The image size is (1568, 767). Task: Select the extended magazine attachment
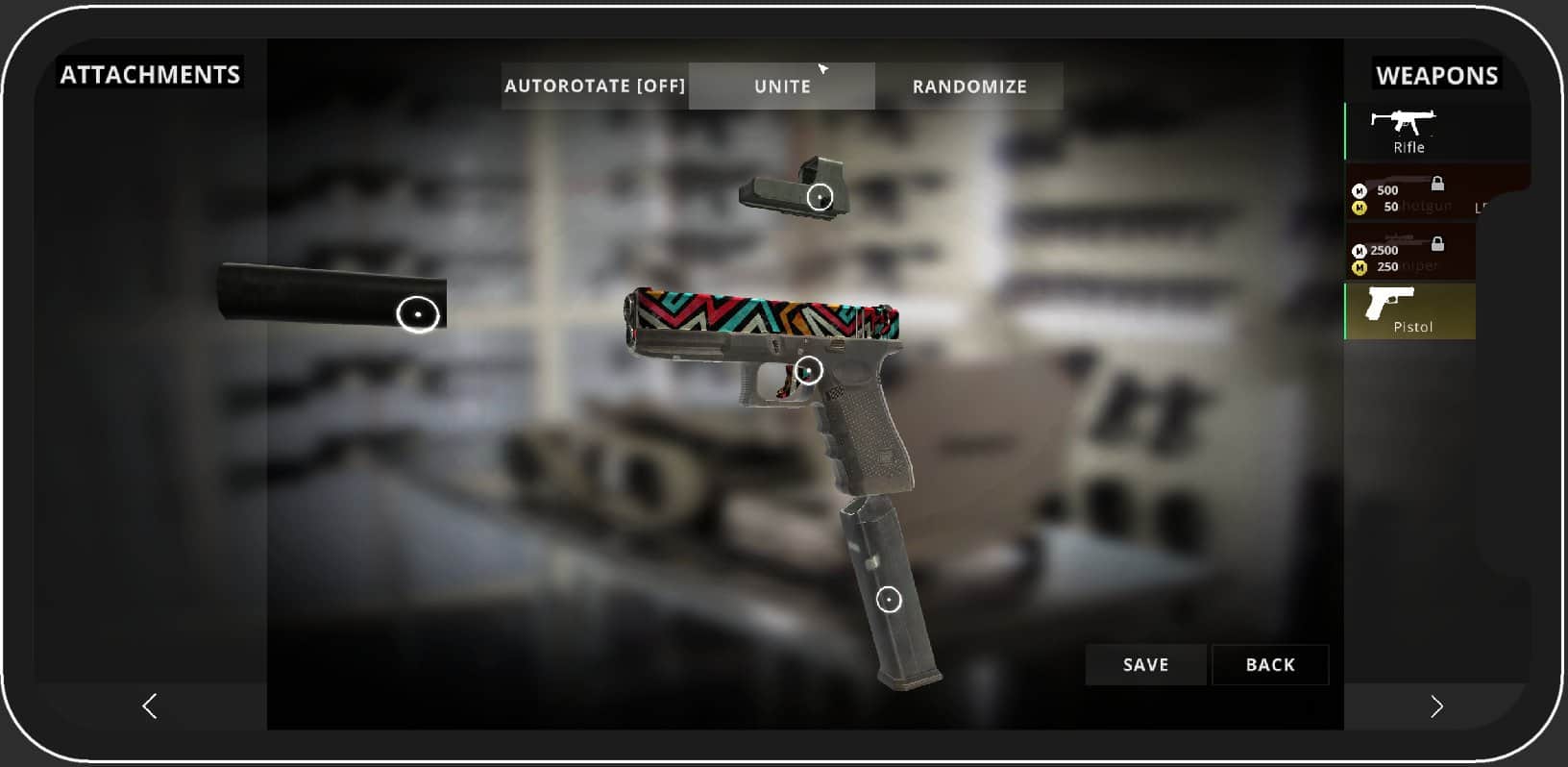pos(890,599)
